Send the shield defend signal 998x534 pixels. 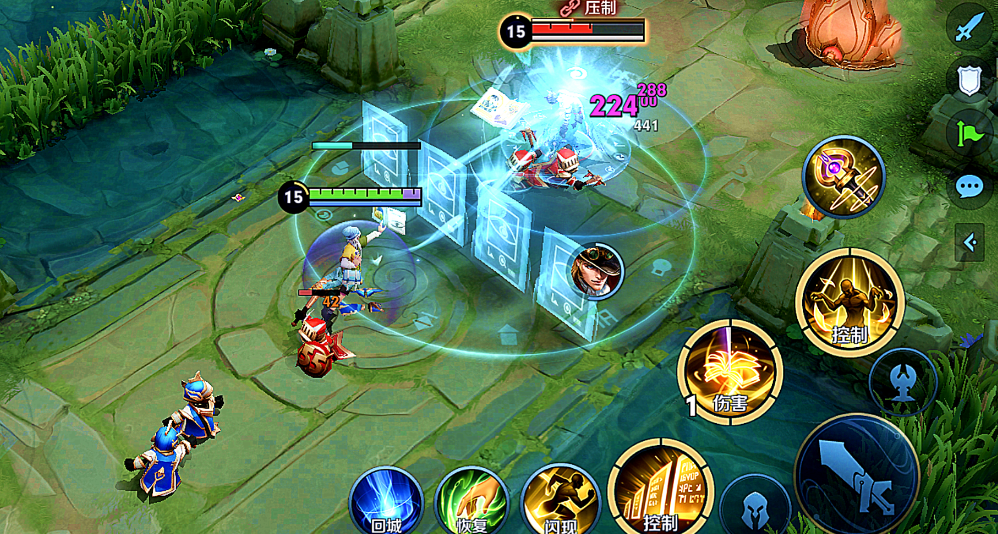[x=968, y=81]
